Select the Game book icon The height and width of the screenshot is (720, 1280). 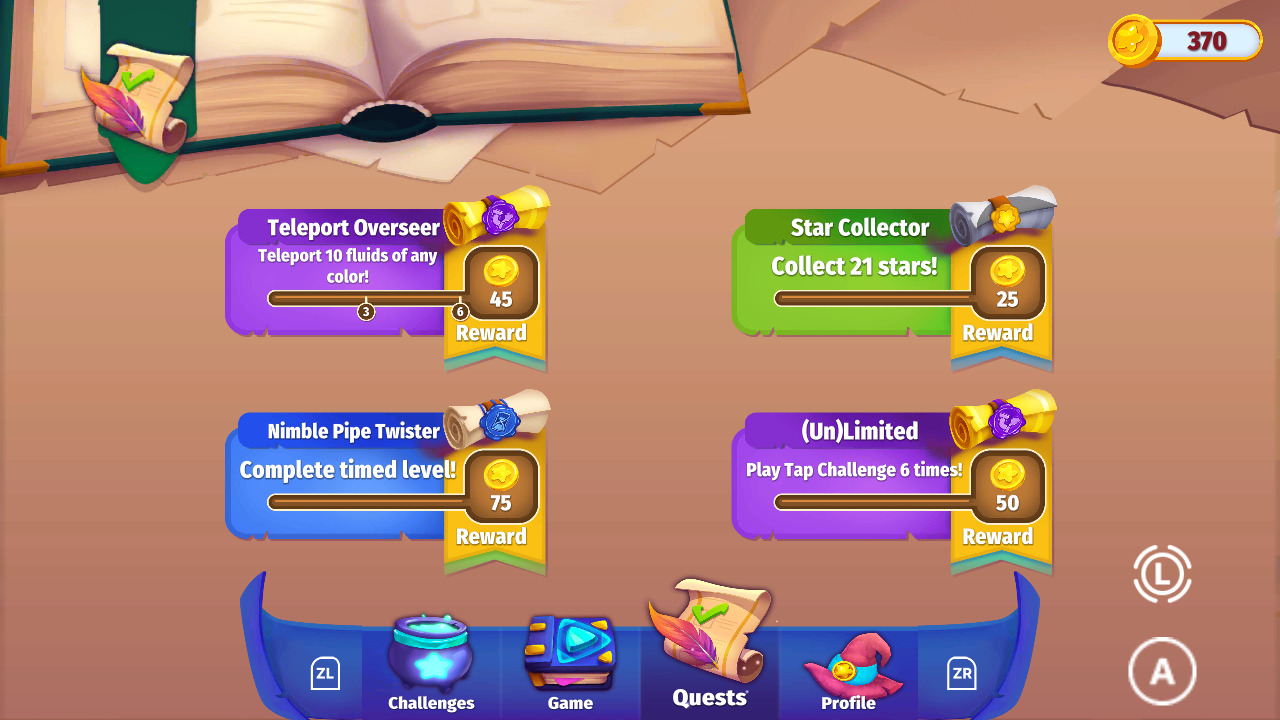pos(570,652)
